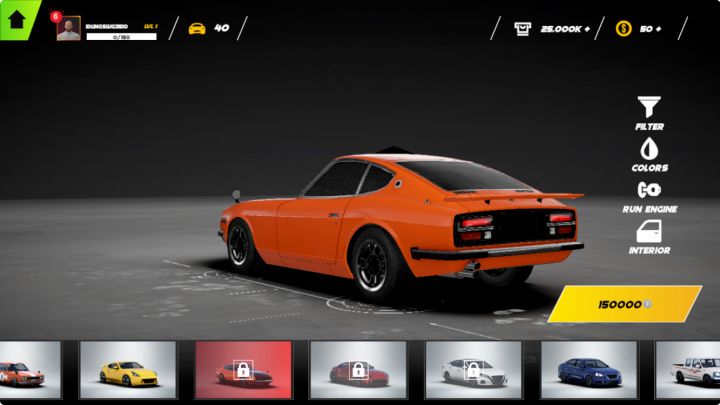This screenshot has width=720, height=405.
Task: Select the blue sedan thumbnail
Action: tap(588, 370)
